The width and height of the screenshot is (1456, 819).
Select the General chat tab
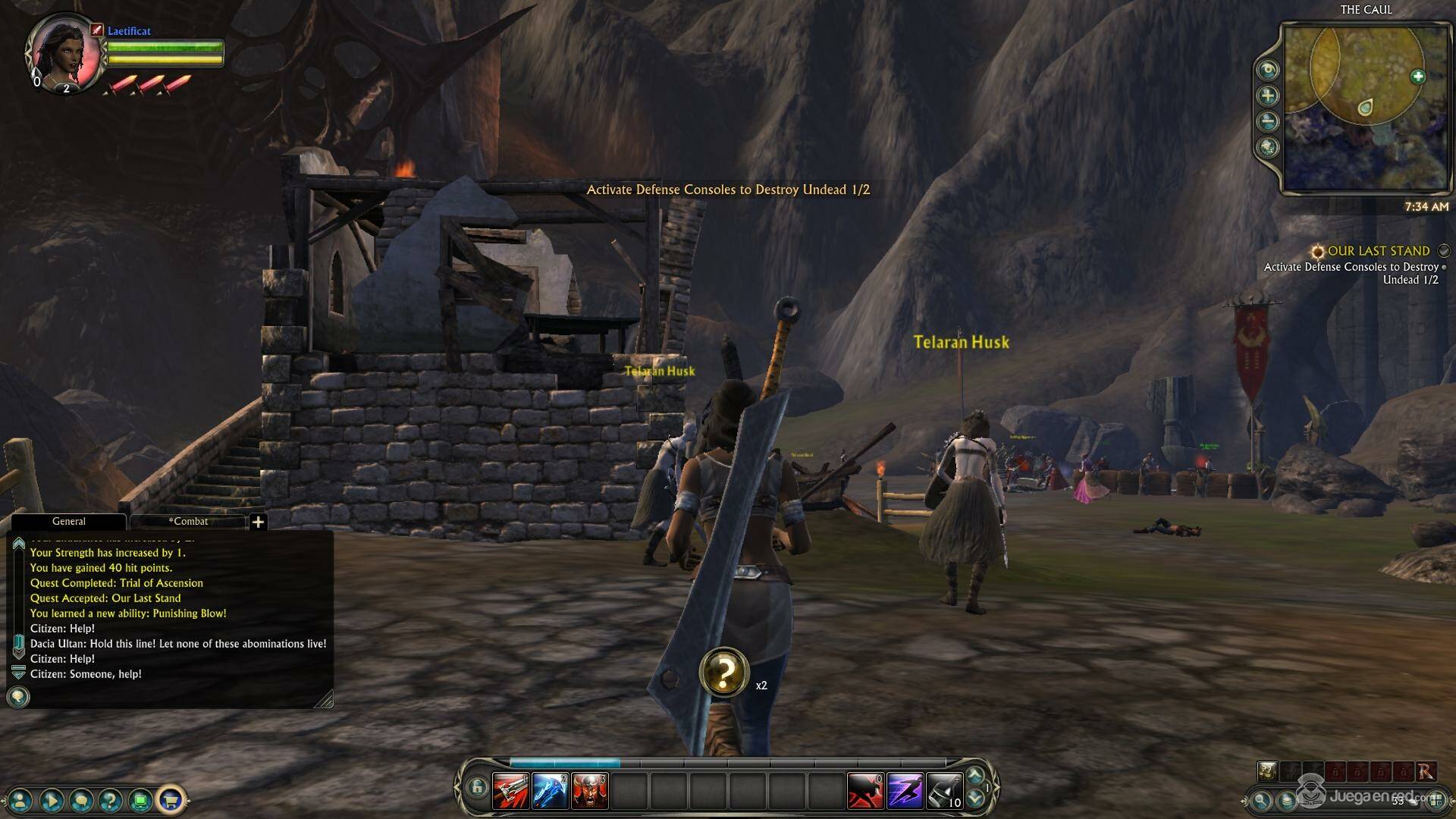pyautogui.click(x=68, y=522)
